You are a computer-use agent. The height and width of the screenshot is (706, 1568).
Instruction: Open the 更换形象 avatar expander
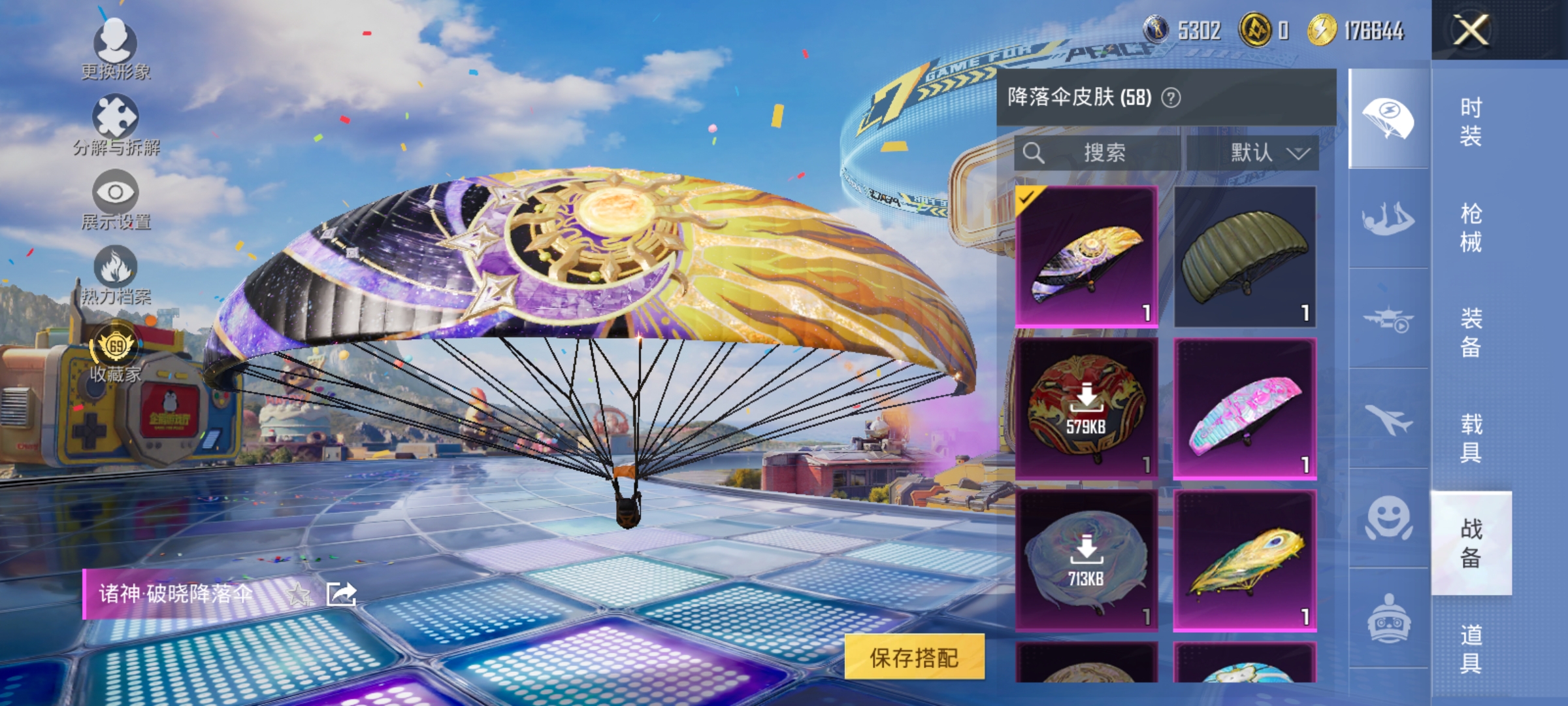pyautogui.click(x=116, y=41)
